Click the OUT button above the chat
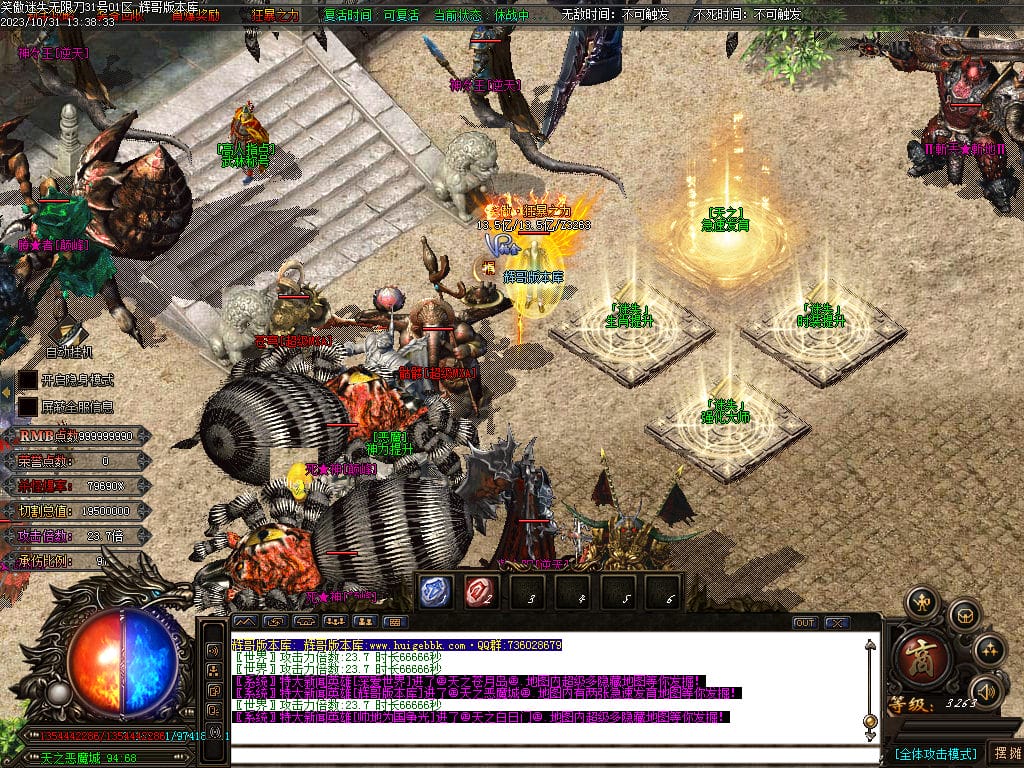The height and width of the screenshot is (768, 1024). click(x=805, y=622)
